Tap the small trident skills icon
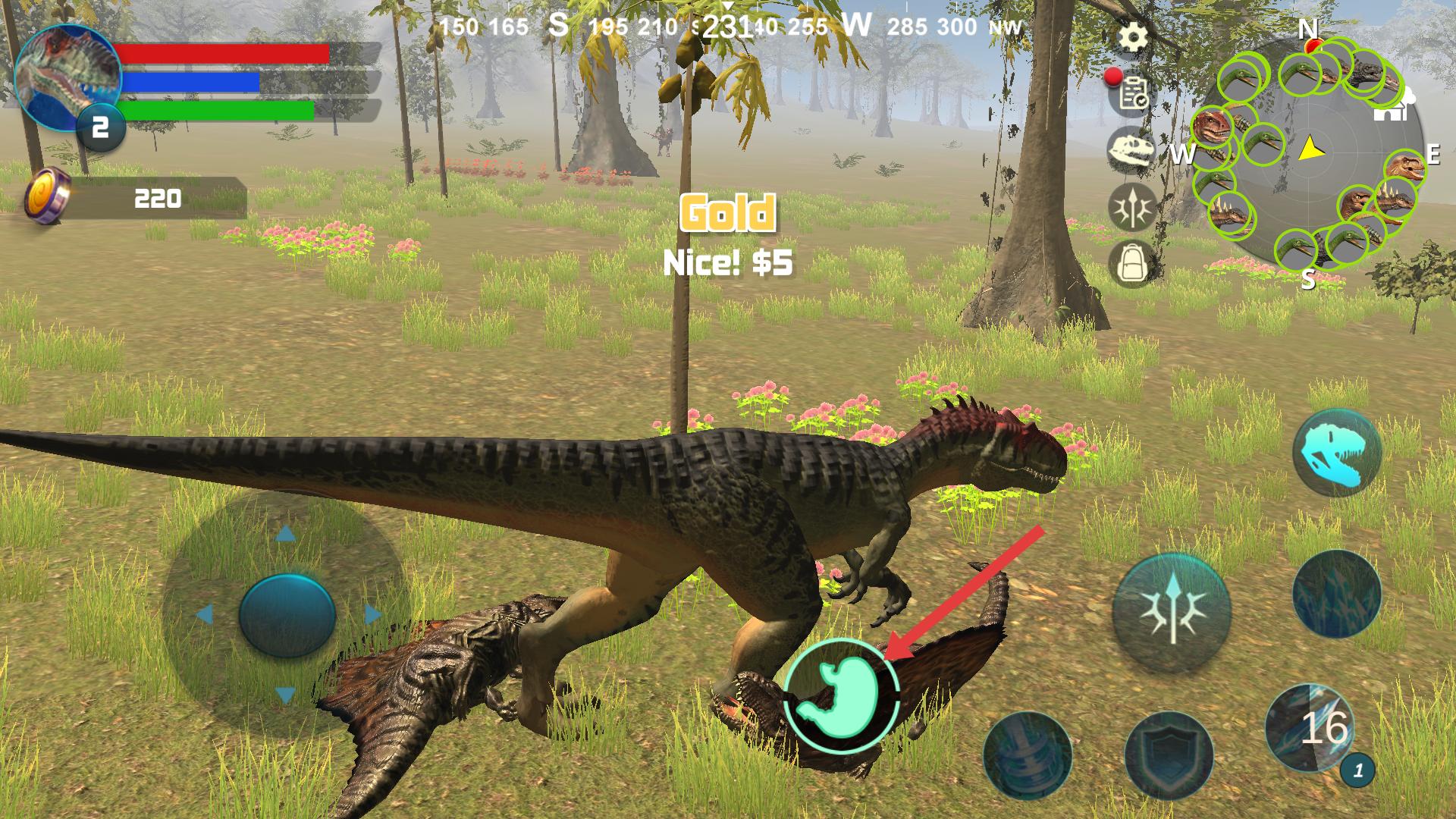1456x819 pixels. coord(1132,206)
